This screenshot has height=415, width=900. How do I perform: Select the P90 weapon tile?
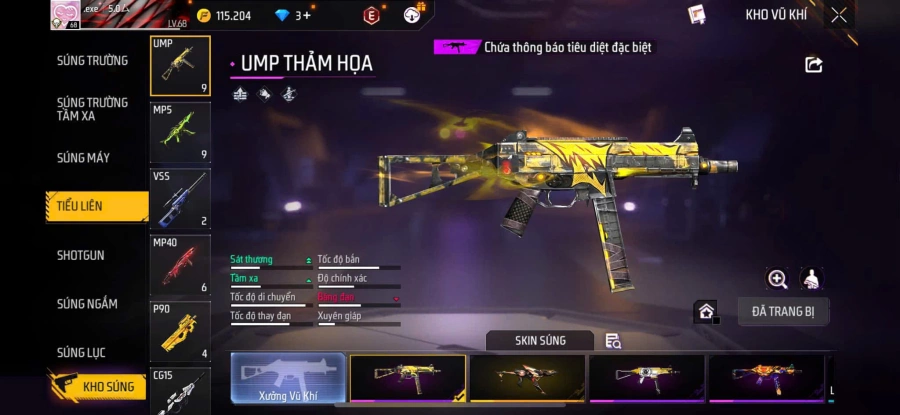(180, 331)
